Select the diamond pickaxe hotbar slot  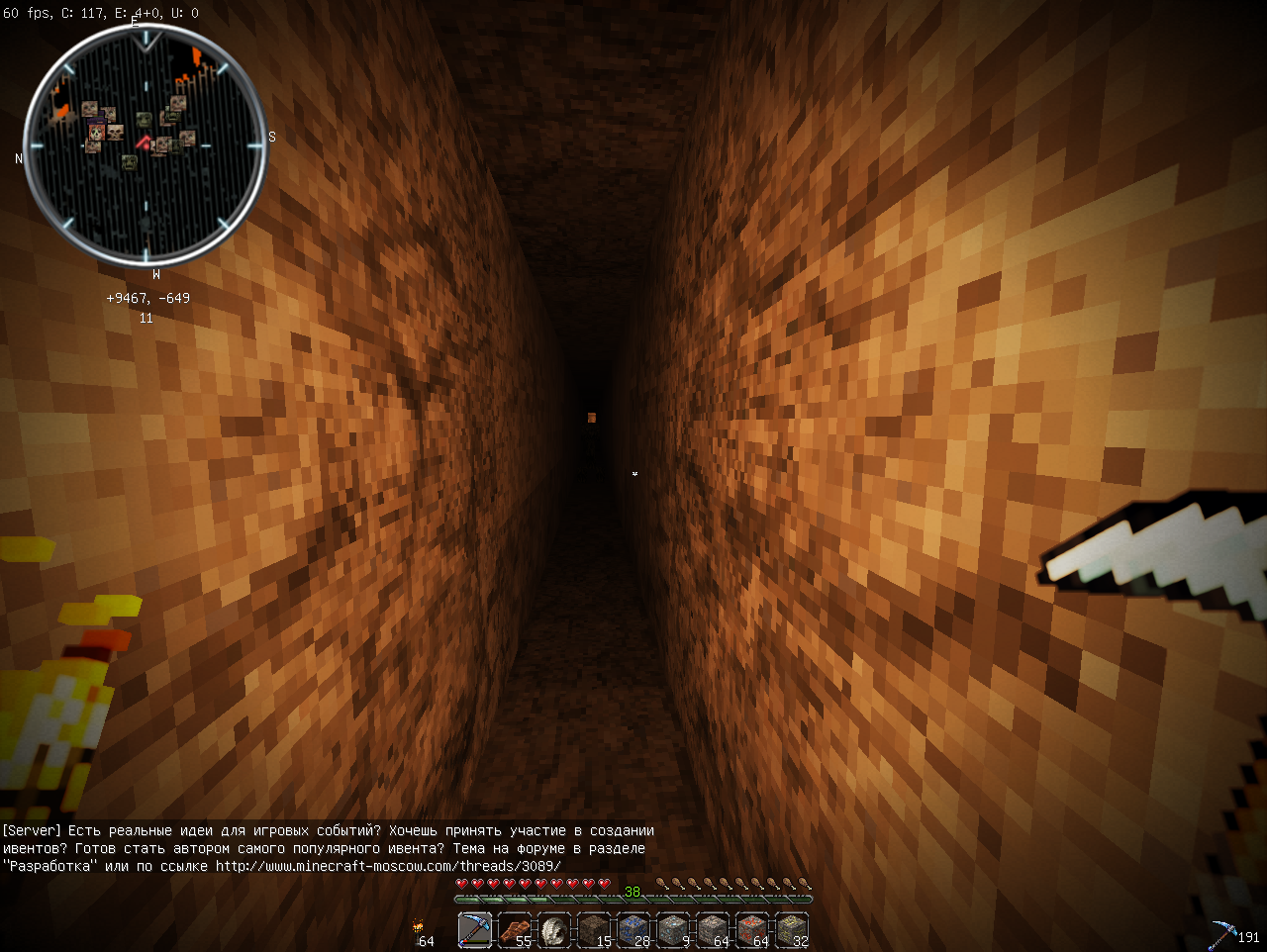point(475,930)
